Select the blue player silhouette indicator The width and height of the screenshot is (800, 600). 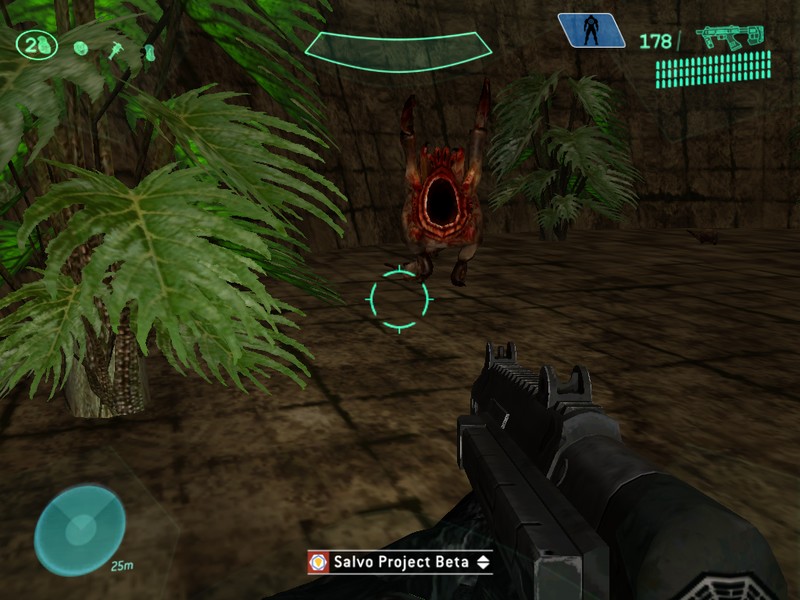591,31
